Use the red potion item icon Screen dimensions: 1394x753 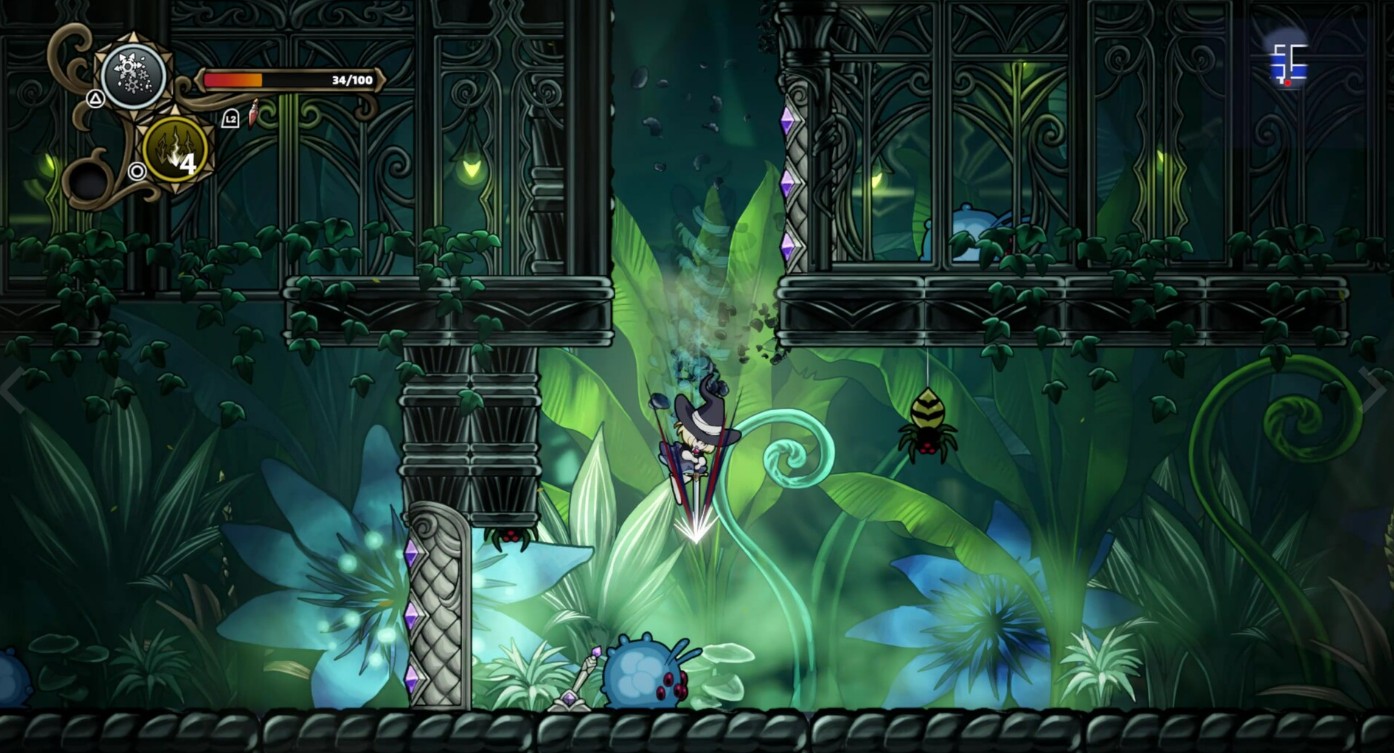point(254,114)
